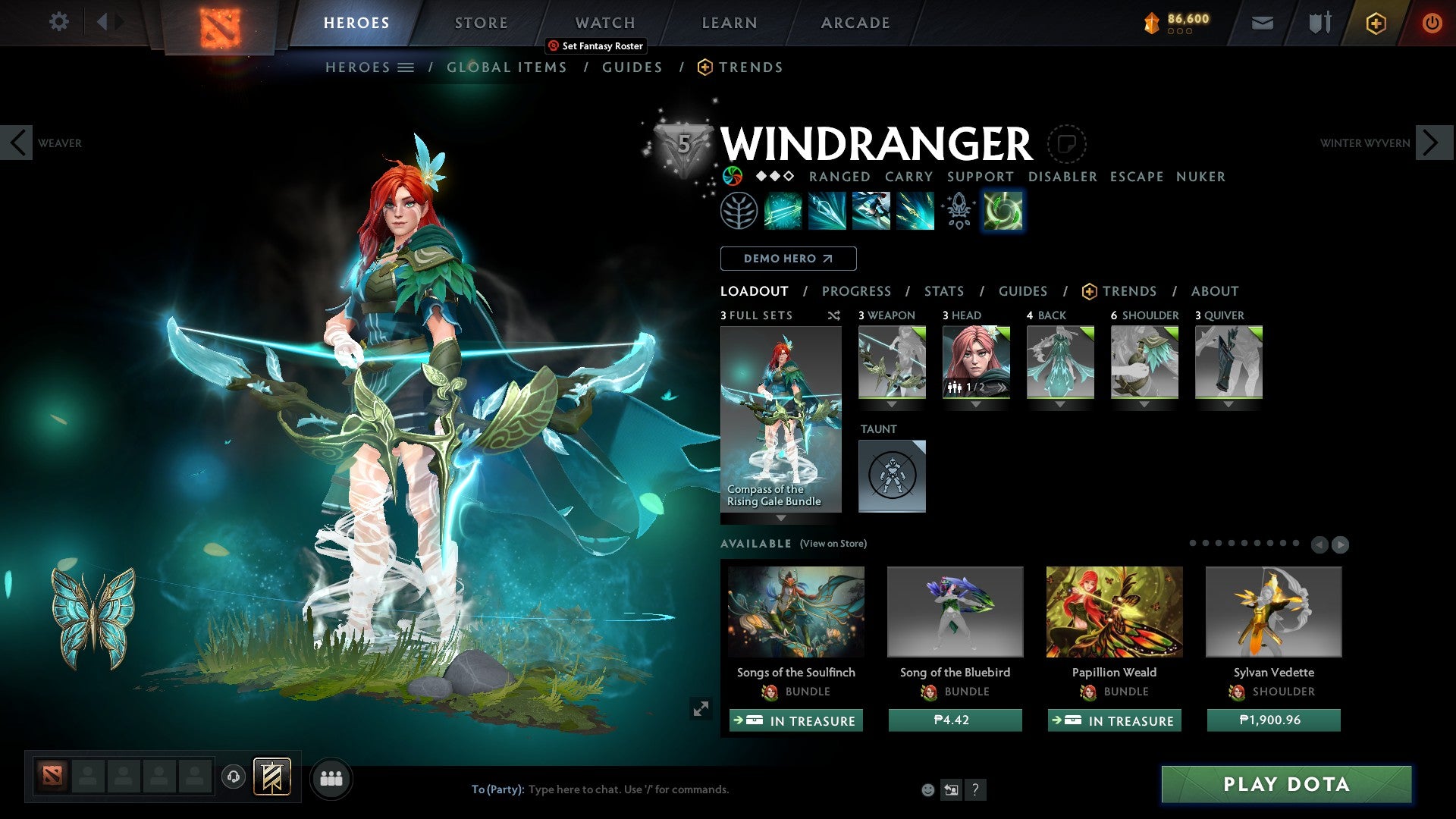Toggle random loadout shuffle icon
Screen dimensions: 1456x819
pyautogui.click(x=834, y=315)
